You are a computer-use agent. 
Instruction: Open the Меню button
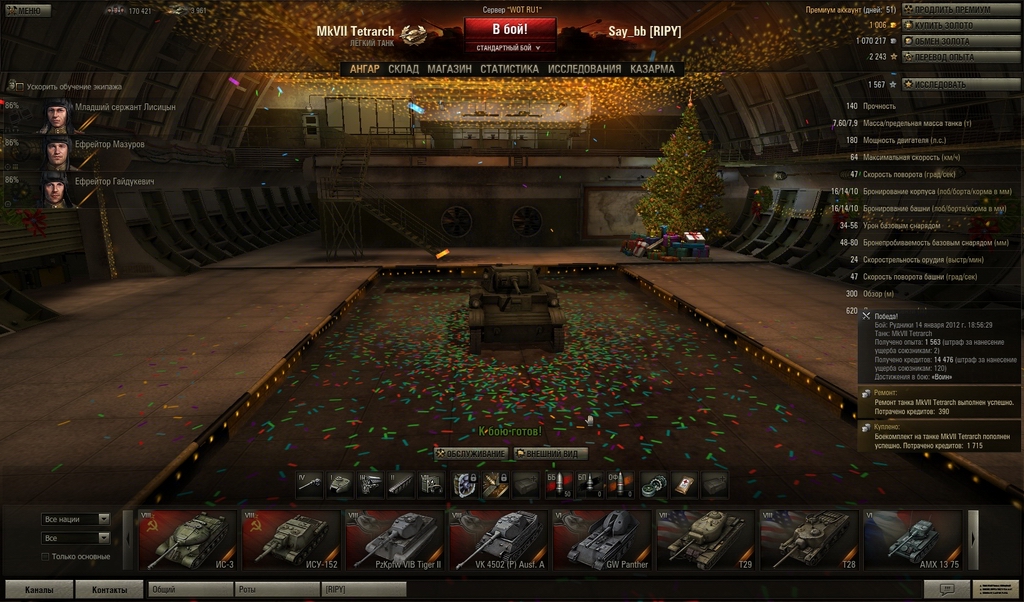pyautogui.click(x=27, y=11)
